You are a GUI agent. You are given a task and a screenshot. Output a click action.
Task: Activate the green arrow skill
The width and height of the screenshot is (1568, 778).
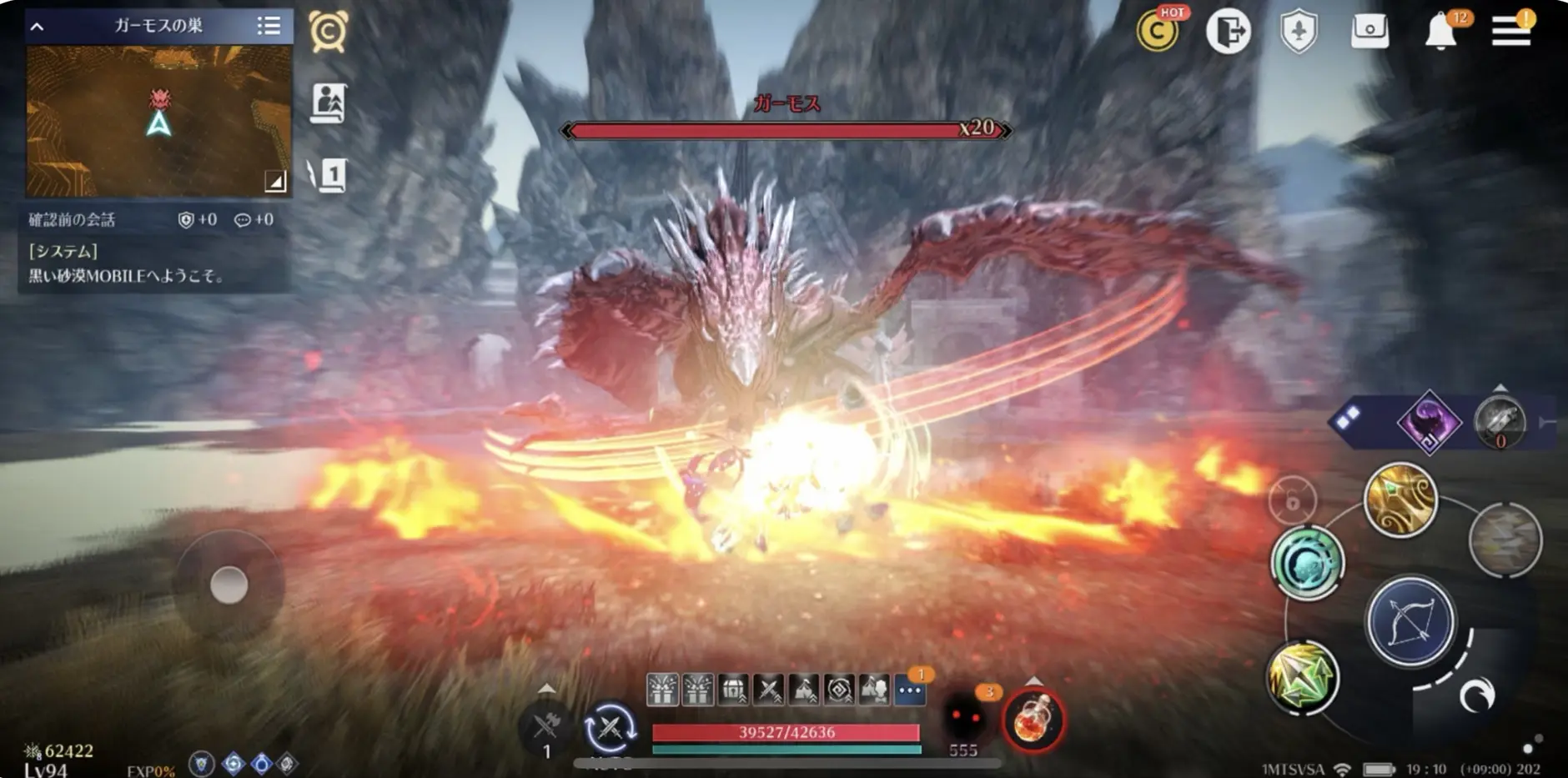tap(1302, 676)
